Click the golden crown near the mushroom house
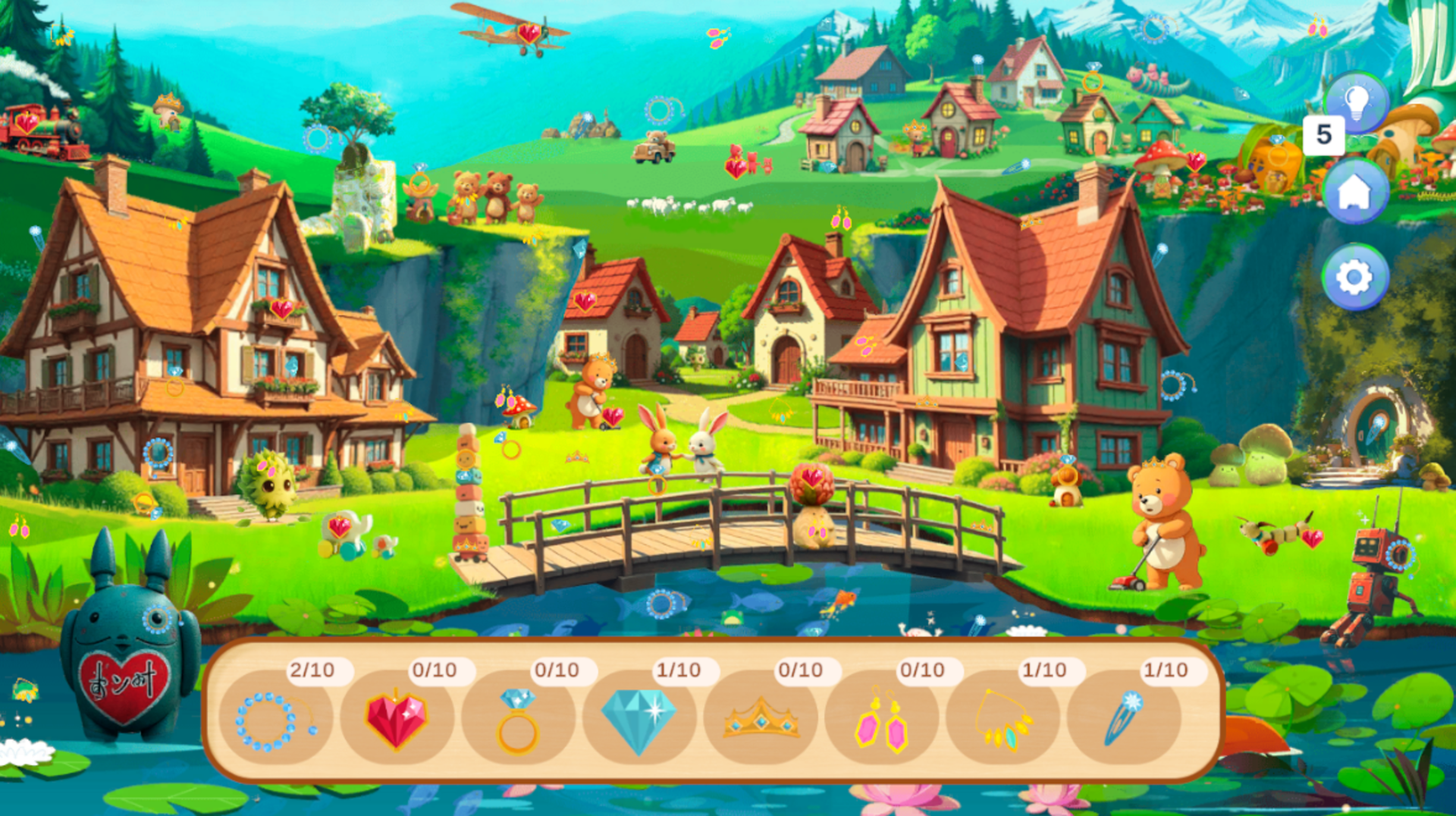This screenshot has width=1456, height=816. 168,102
